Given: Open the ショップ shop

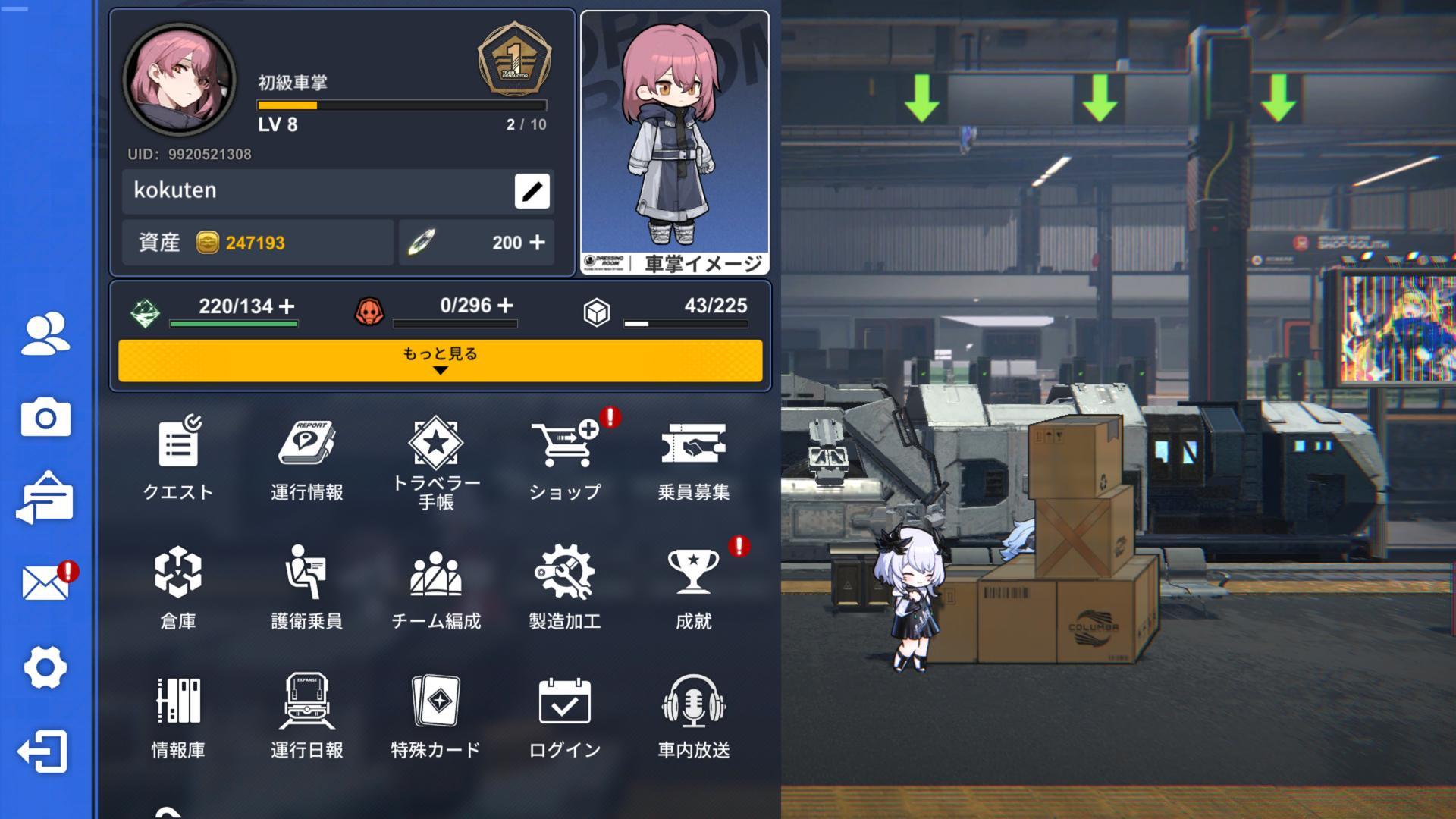Looking at the screenshot, I should pyautogui.click(x=565, y=457).
